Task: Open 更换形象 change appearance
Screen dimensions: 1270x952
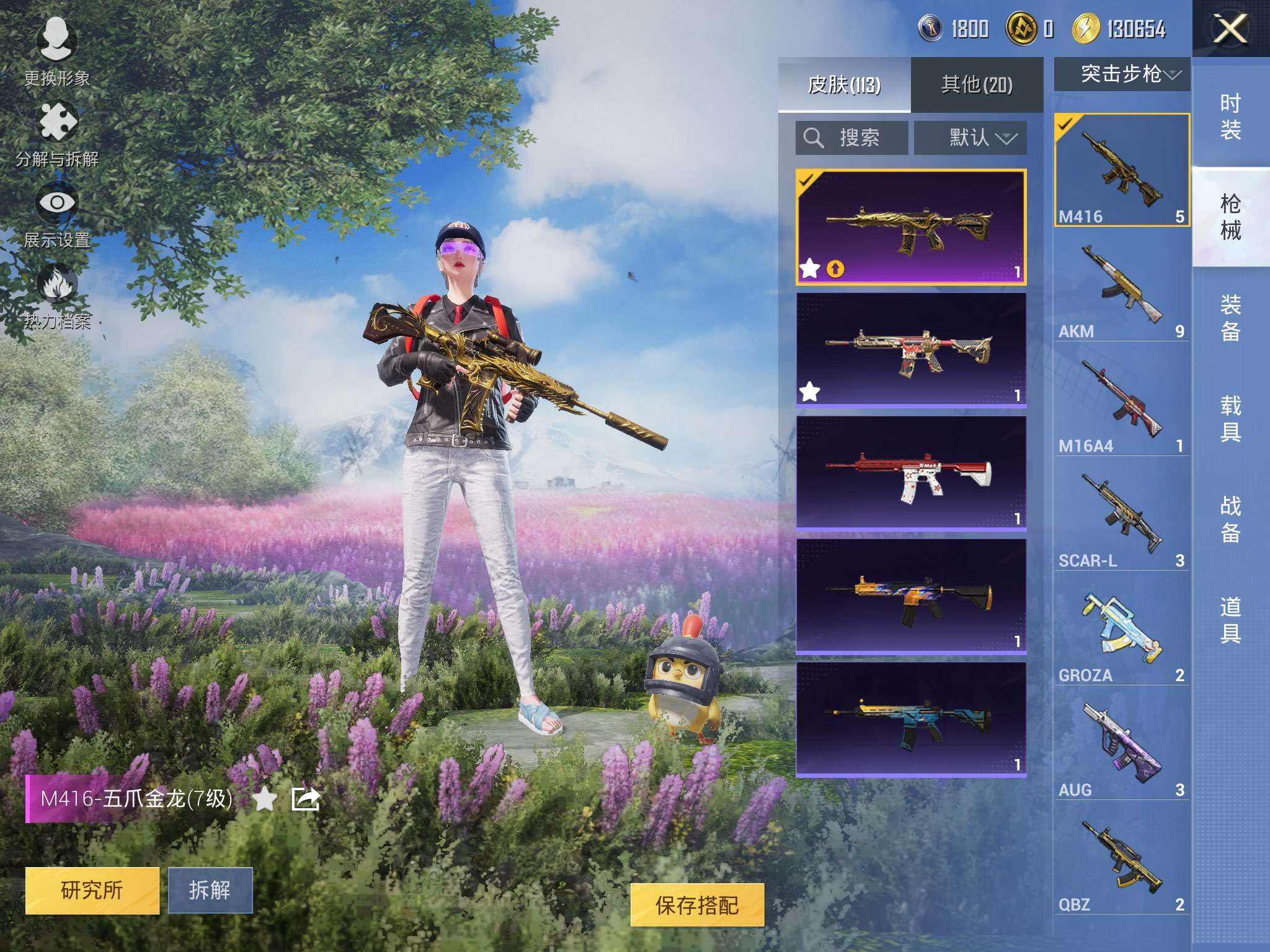Action: 56,51
